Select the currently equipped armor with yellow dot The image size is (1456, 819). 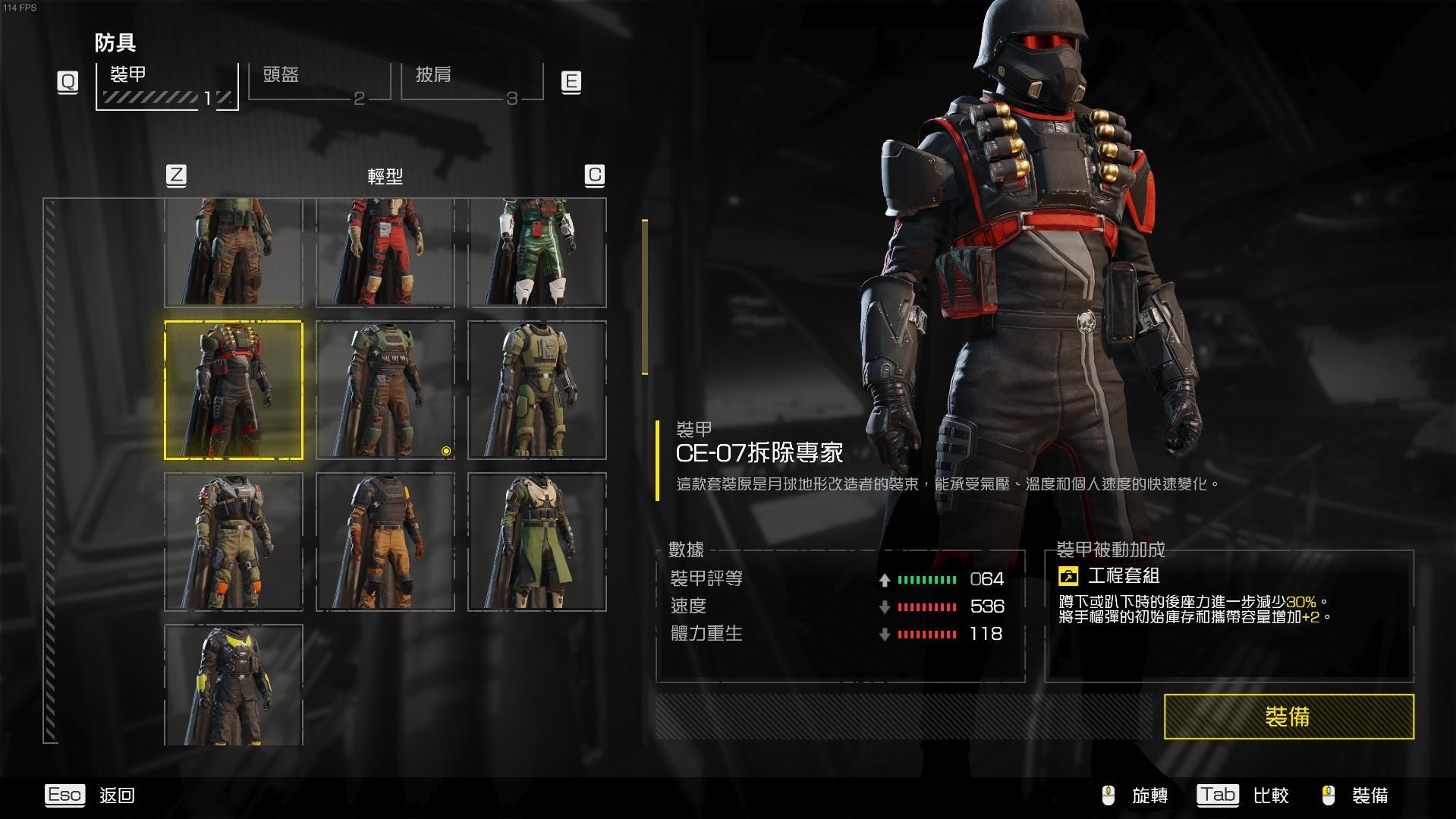pos(385,390)
